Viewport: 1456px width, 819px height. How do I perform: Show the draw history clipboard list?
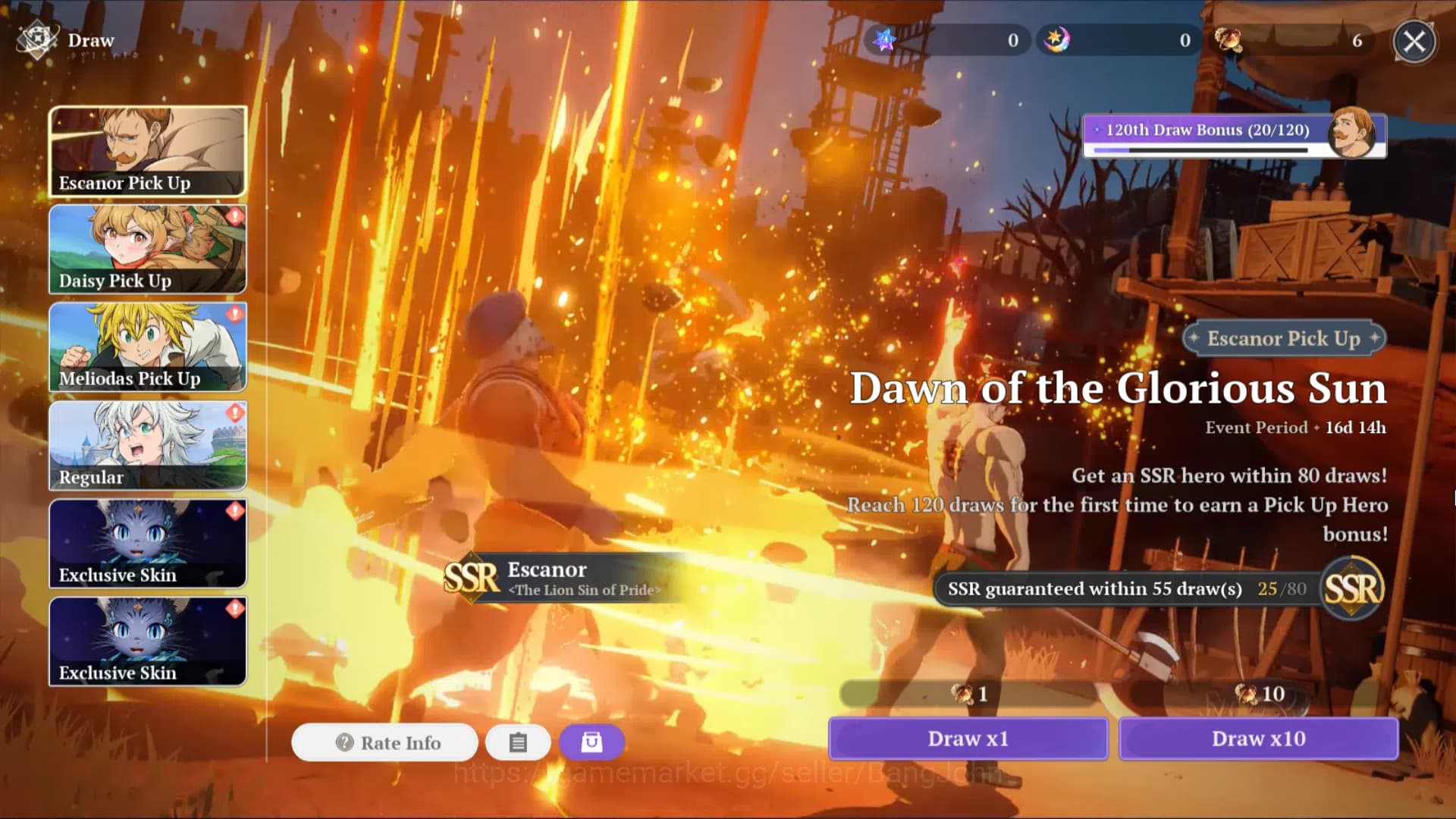(x=518, y=742)
